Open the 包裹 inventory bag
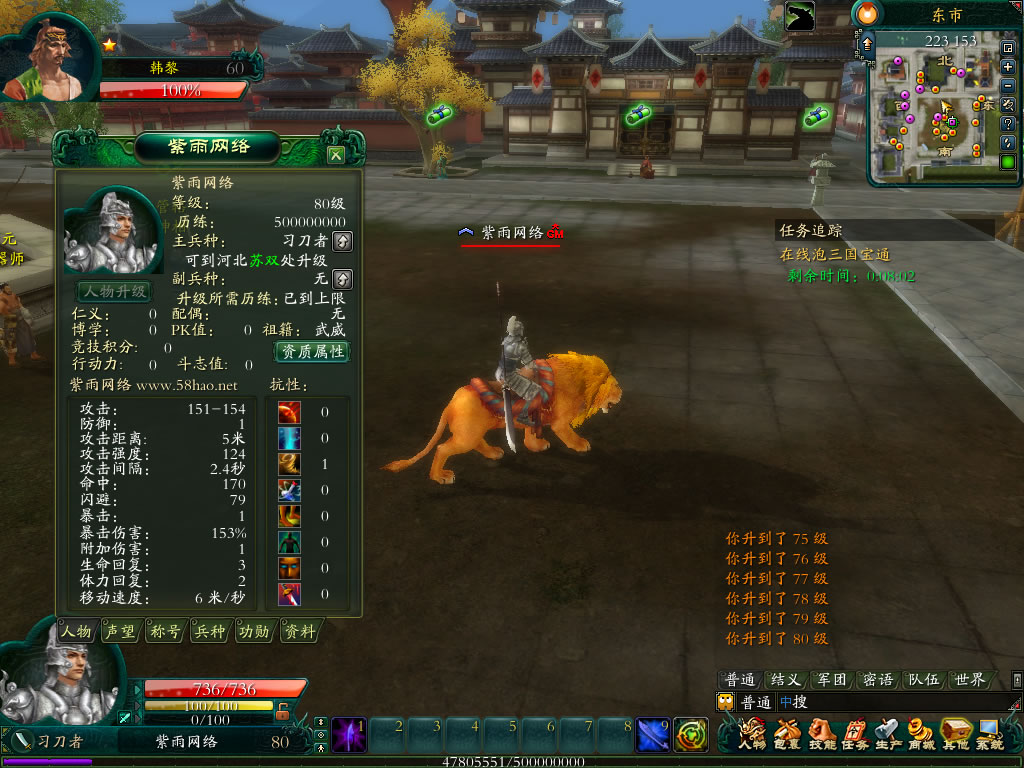Screen dimensions: 1024x768 click(x=786, y=735)
